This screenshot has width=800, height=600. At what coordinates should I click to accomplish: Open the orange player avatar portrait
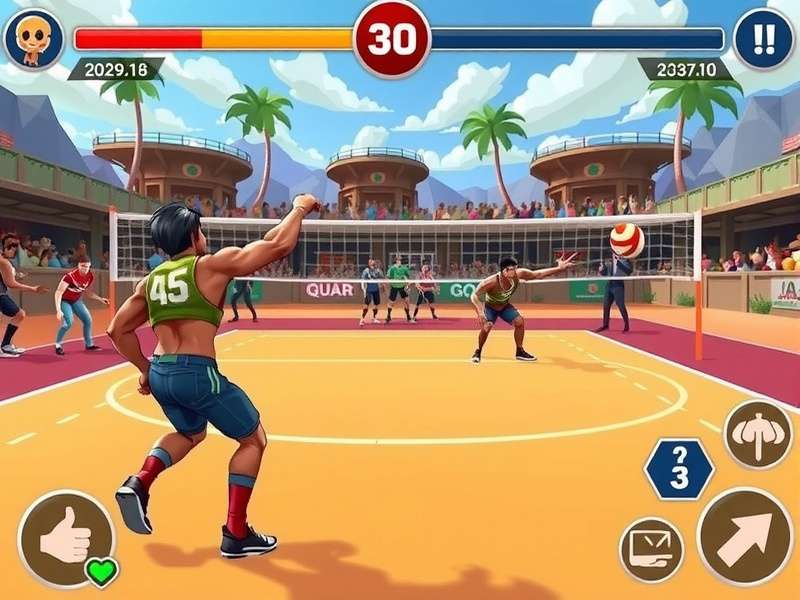point(34,39)
